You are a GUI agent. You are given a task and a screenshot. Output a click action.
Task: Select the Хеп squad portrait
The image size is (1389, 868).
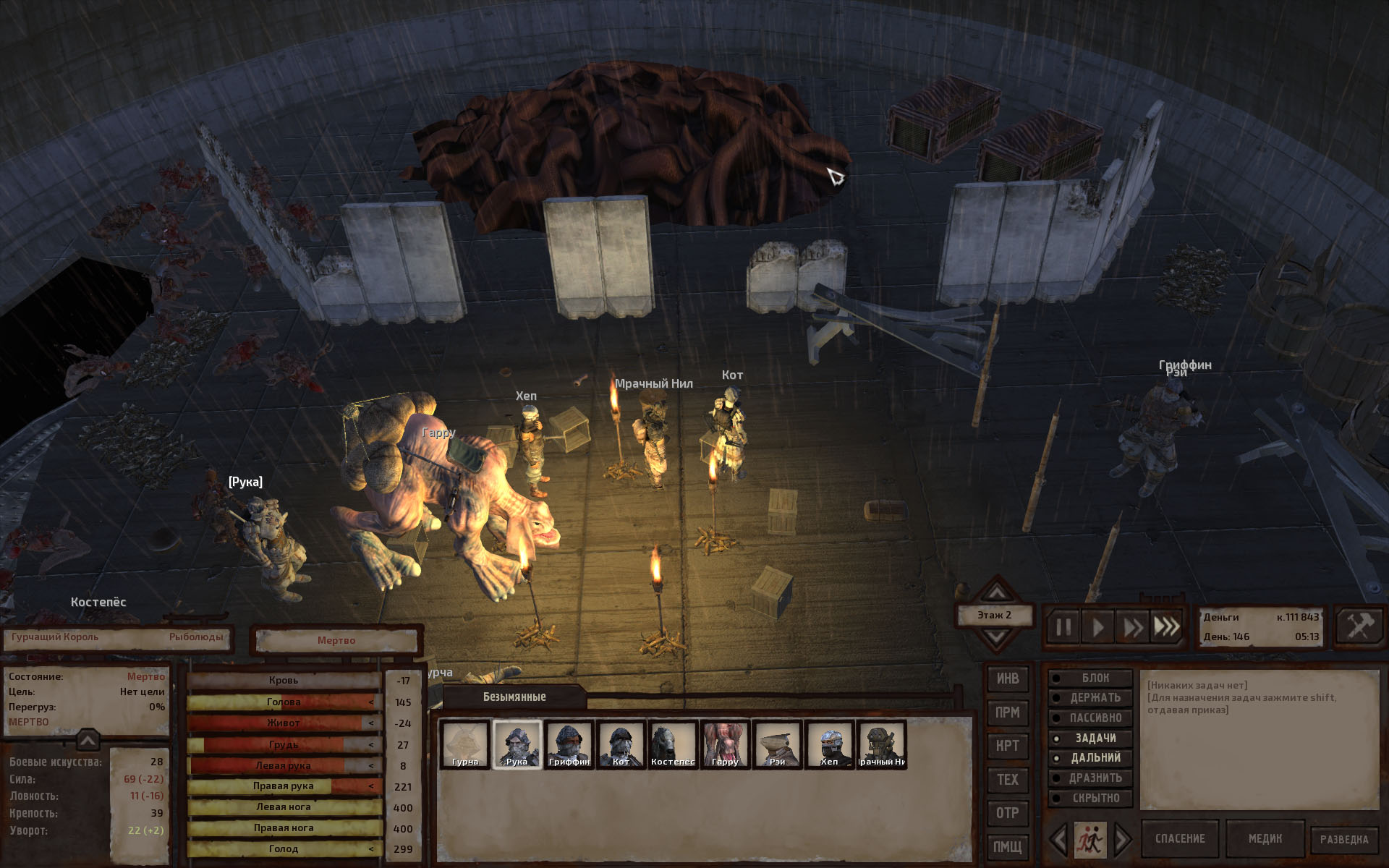[x=830, y=744]
